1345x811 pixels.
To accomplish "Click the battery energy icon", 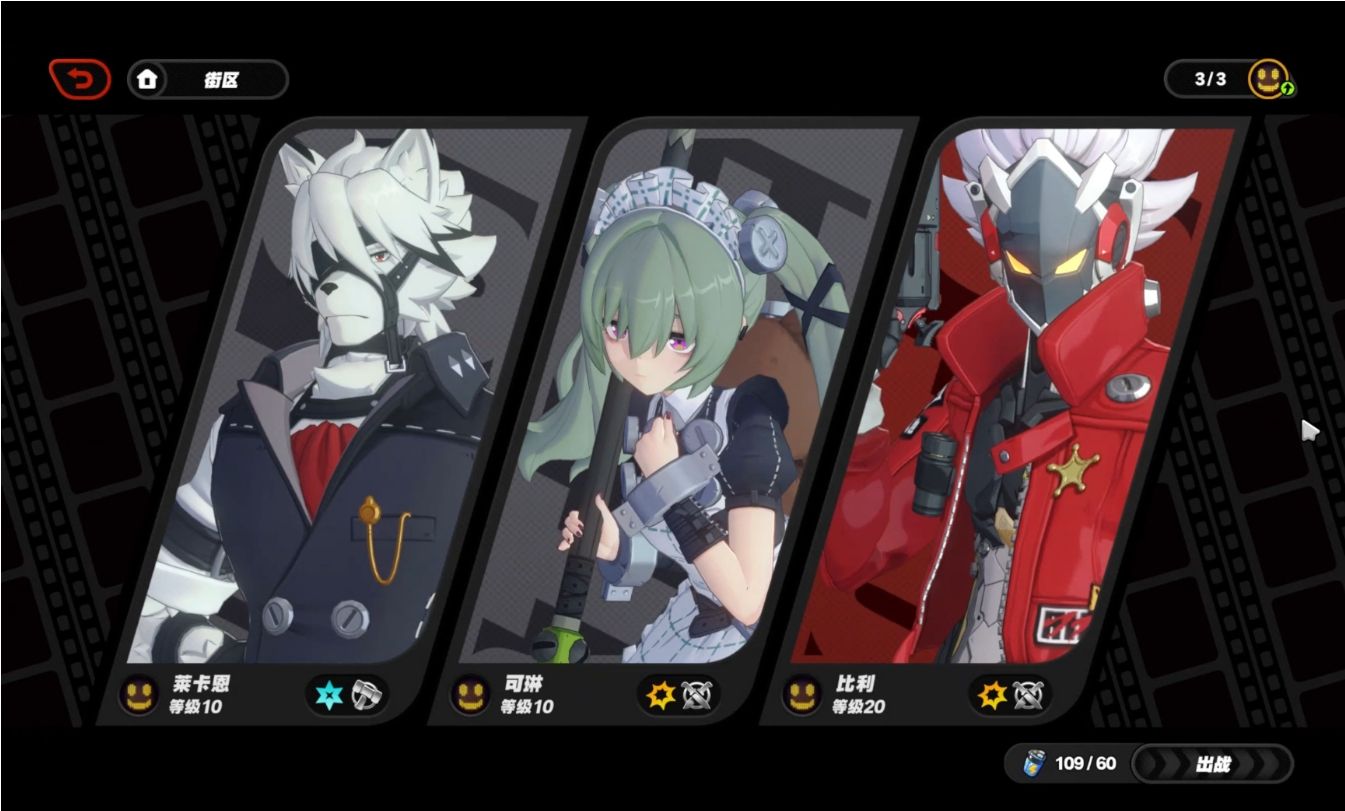I will coord(1033,764).
